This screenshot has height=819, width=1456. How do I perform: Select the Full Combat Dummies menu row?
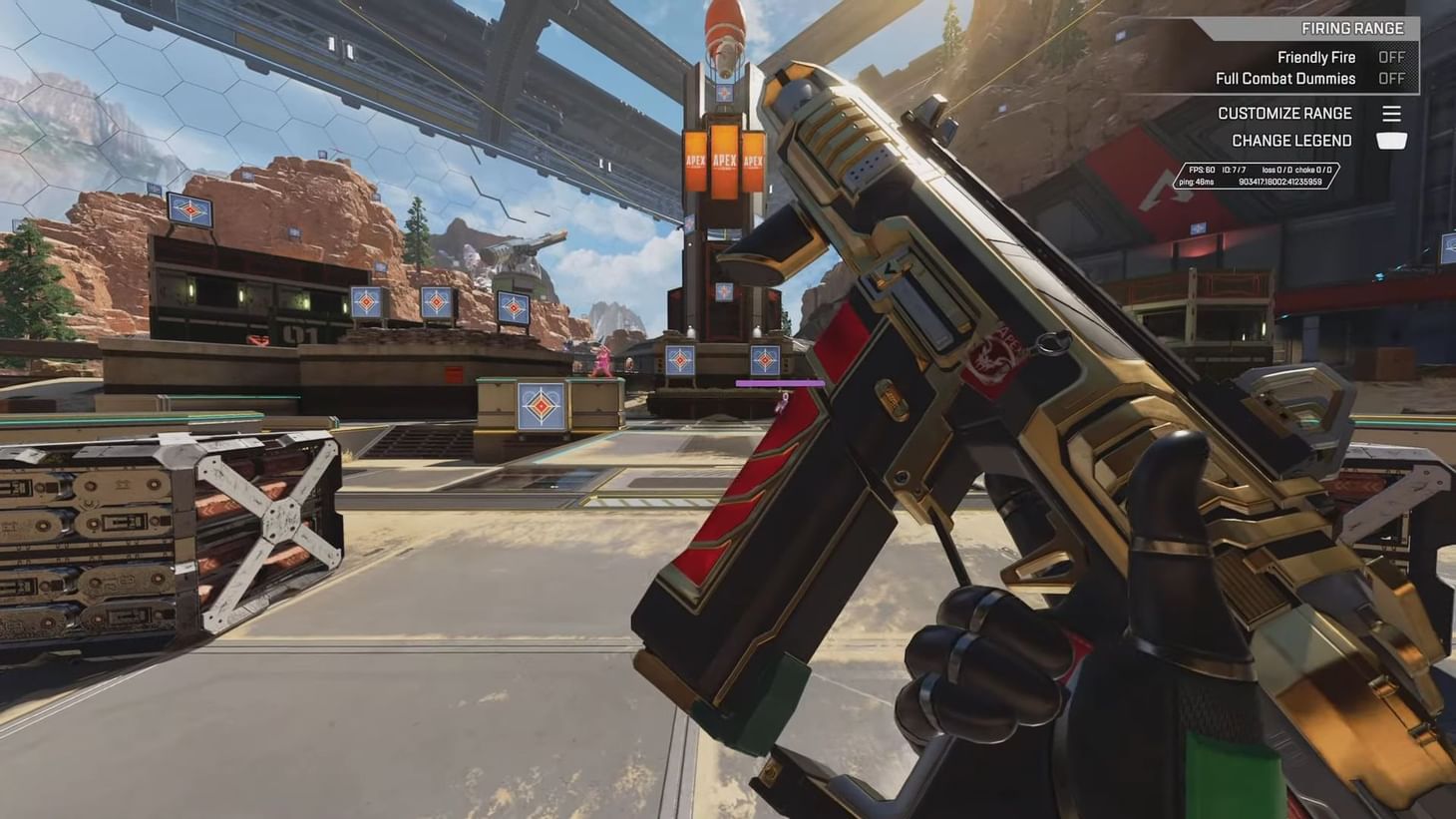coord(1286,78)
